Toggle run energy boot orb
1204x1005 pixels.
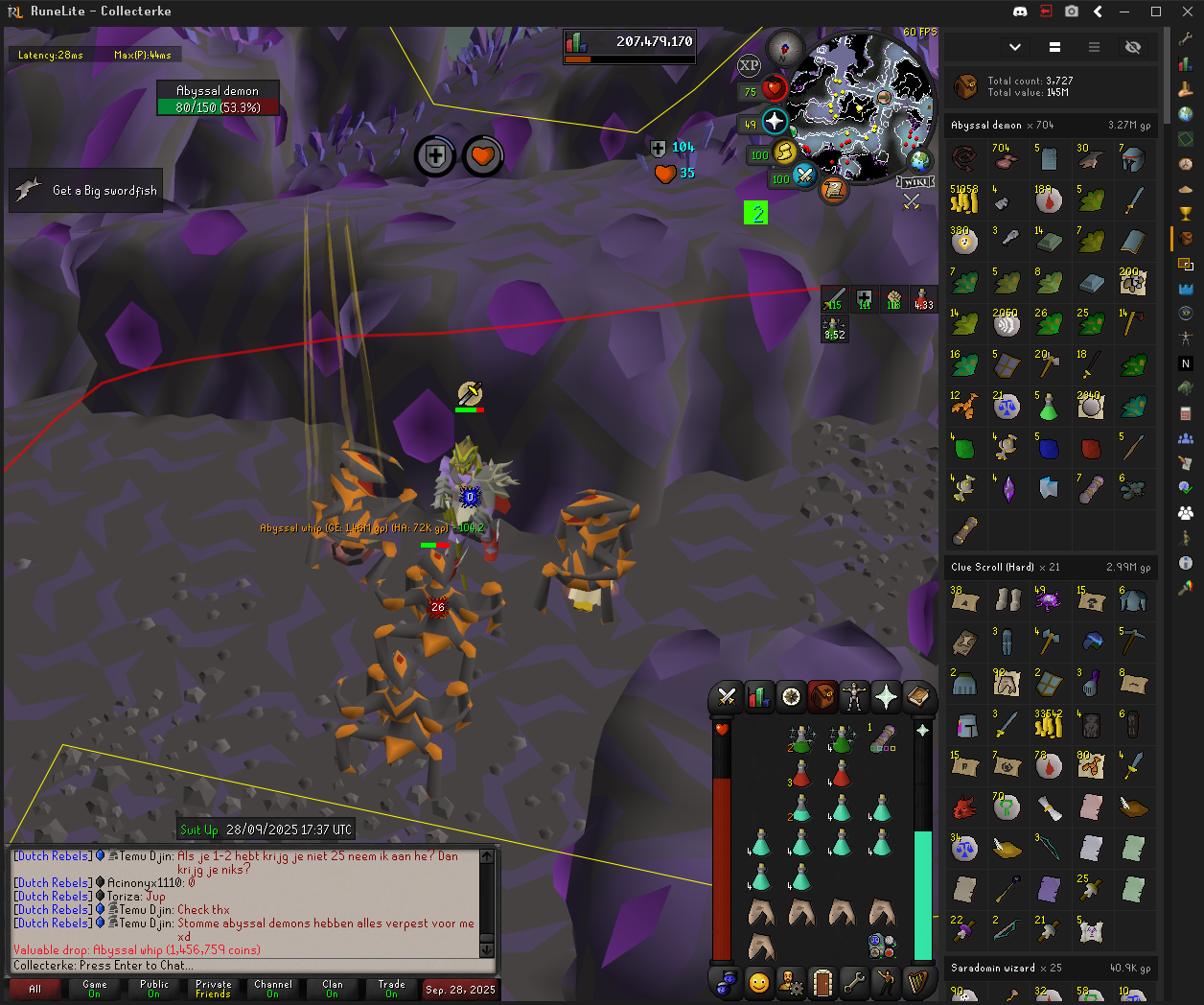784,152
